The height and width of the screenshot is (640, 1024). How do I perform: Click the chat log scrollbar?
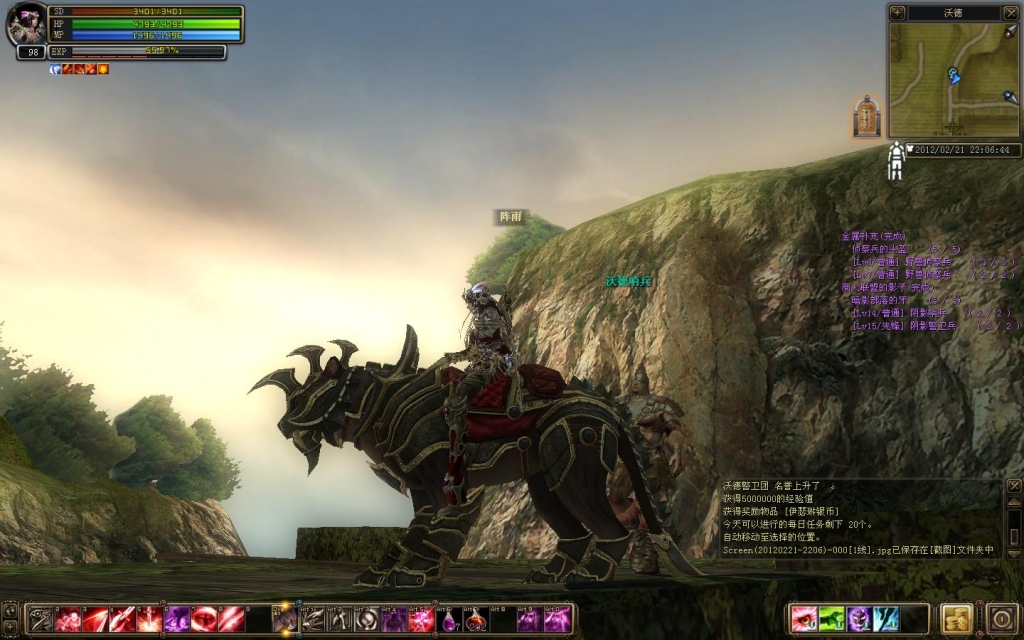(1013, 520)
